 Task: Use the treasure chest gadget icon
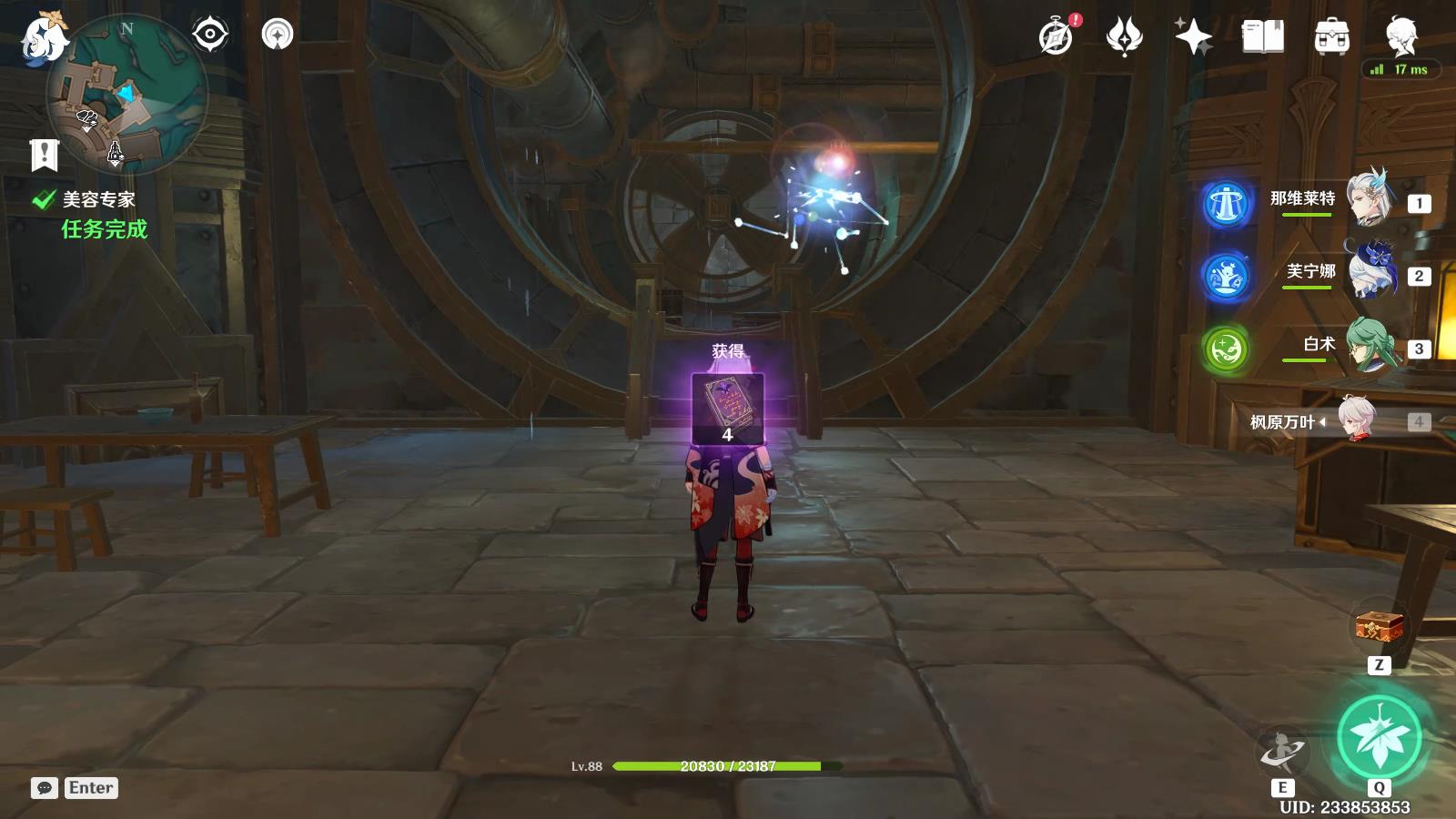(x=1379, y=627)
